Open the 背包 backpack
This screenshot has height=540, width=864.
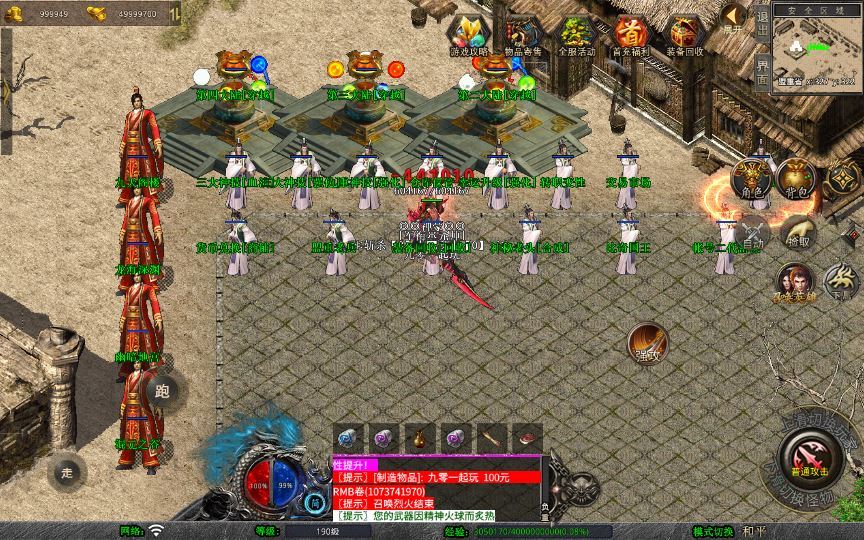pos(797,178)
